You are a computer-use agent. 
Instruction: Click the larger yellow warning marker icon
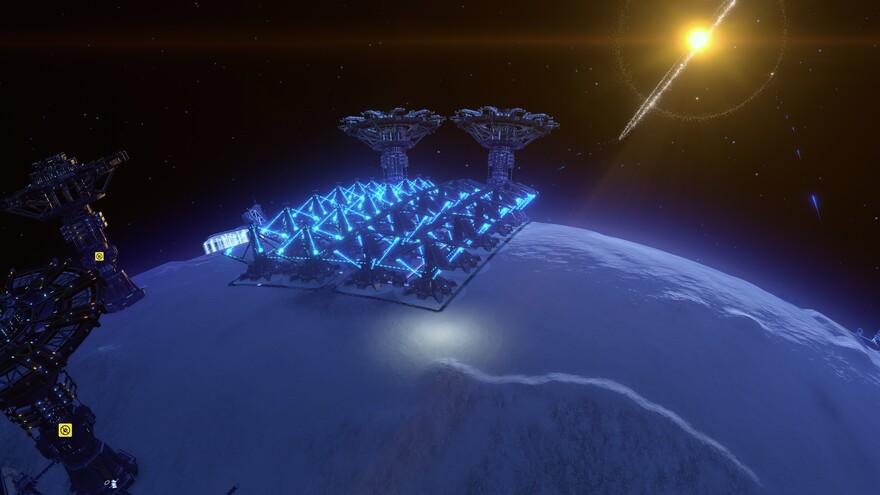click(x=65, y=430)
